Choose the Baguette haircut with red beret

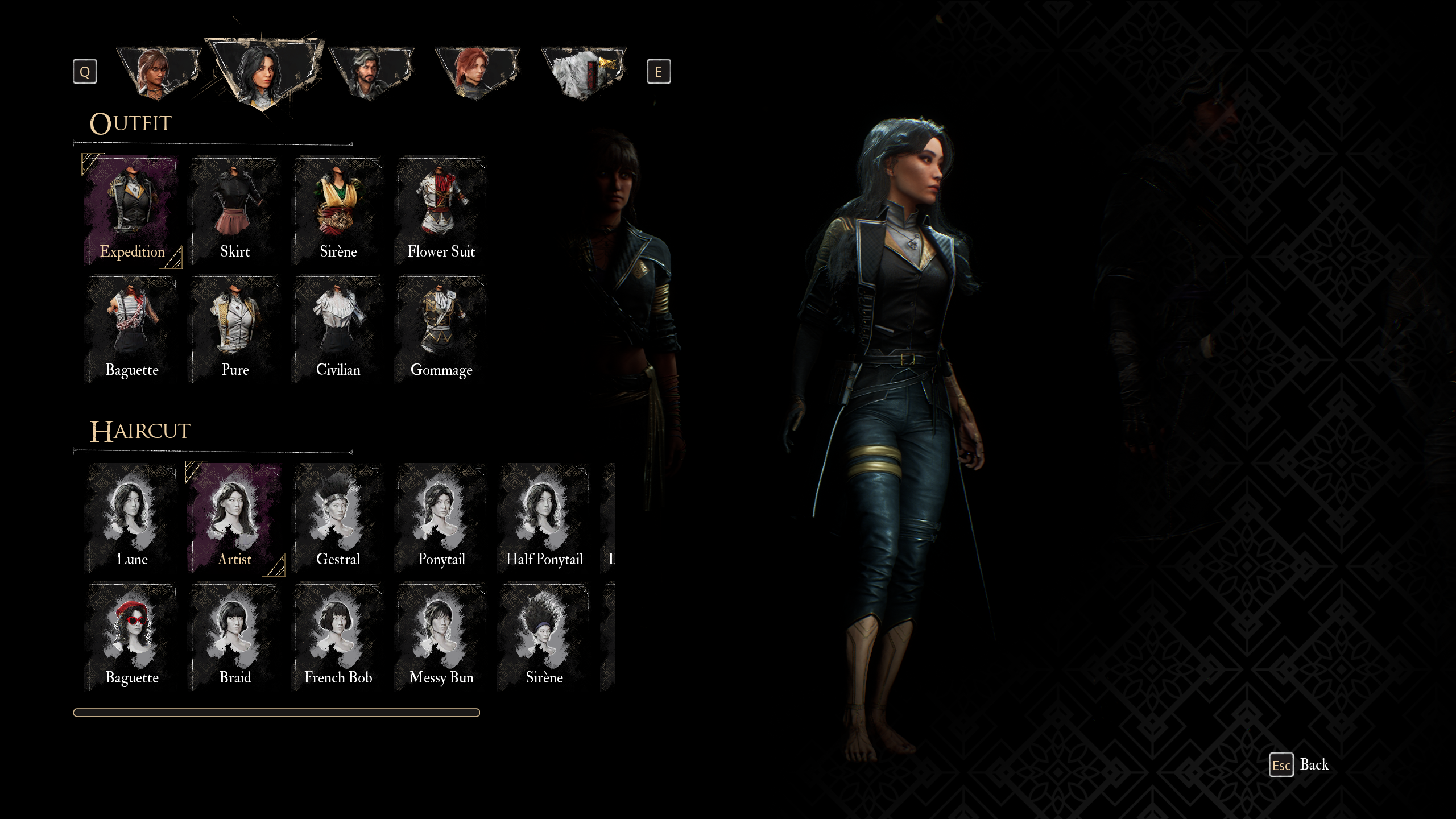pyautogui.click(x=132, y=636)
